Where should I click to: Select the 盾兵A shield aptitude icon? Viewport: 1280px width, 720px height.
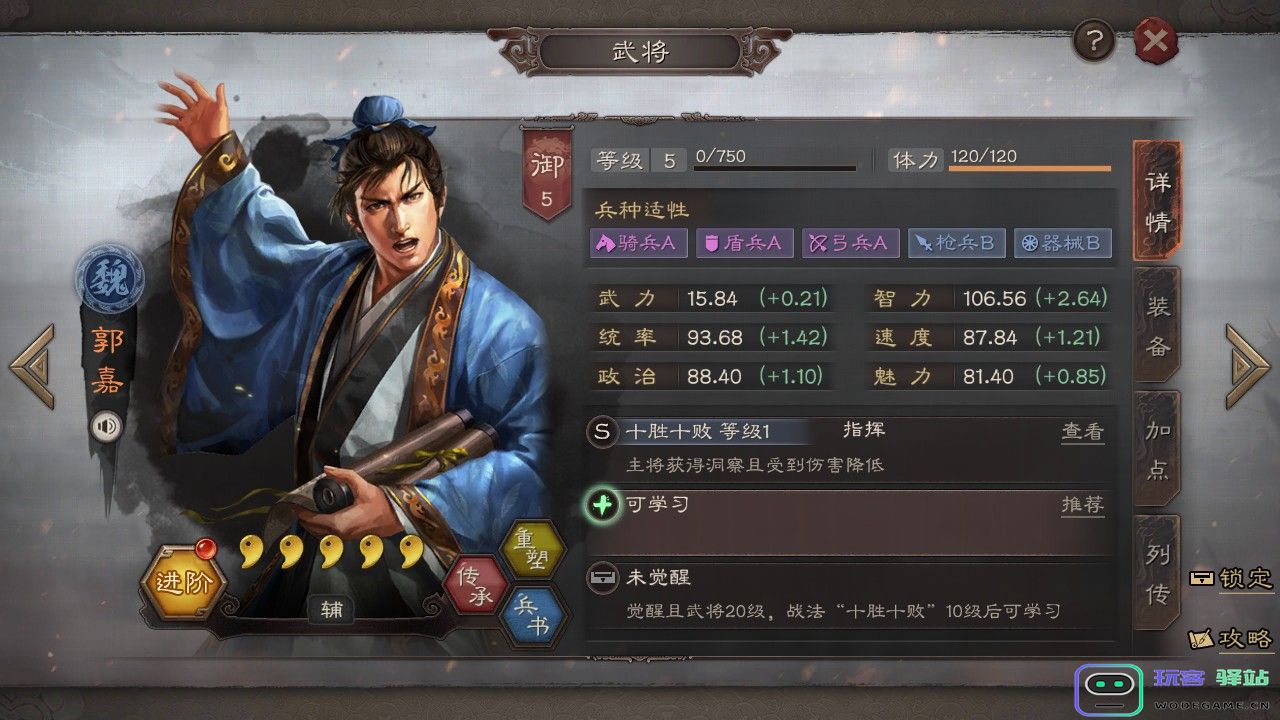pos(744,242)
